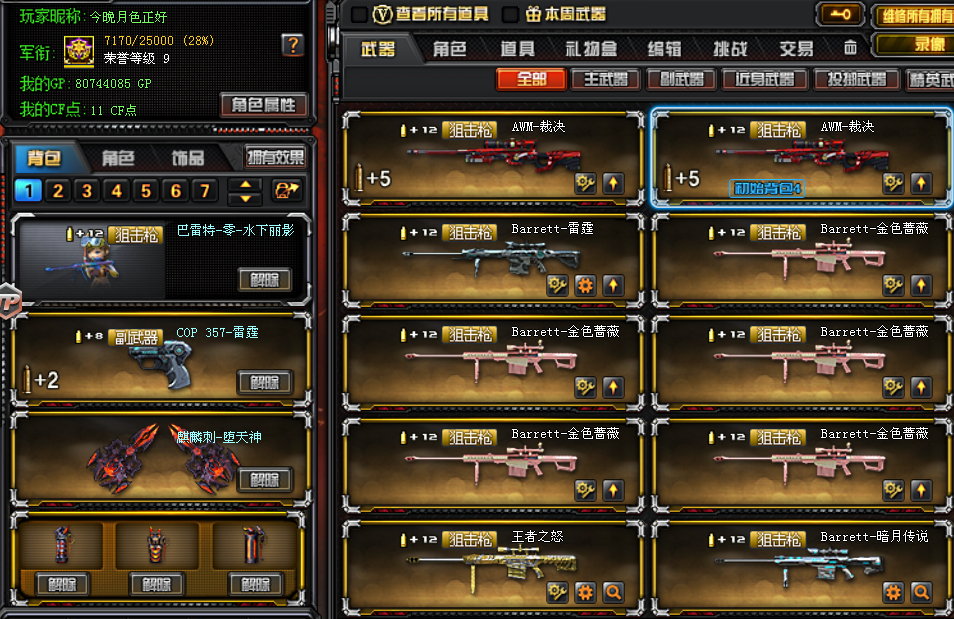
Task: Filter by 投掷武器 throwable weapons
Action: [850, 79]
